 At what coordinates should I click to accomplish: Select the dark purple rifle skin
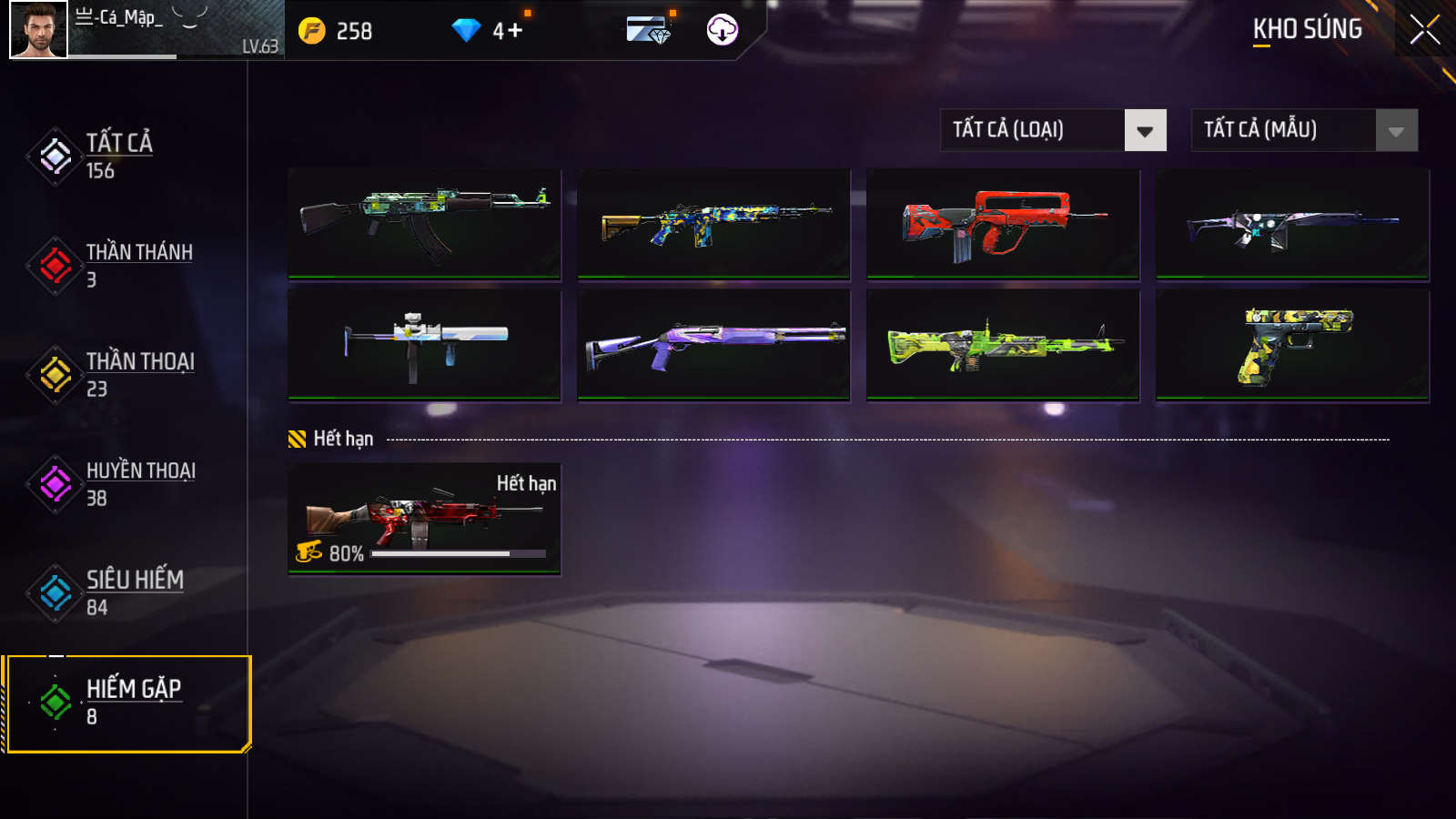point(1292,224)
